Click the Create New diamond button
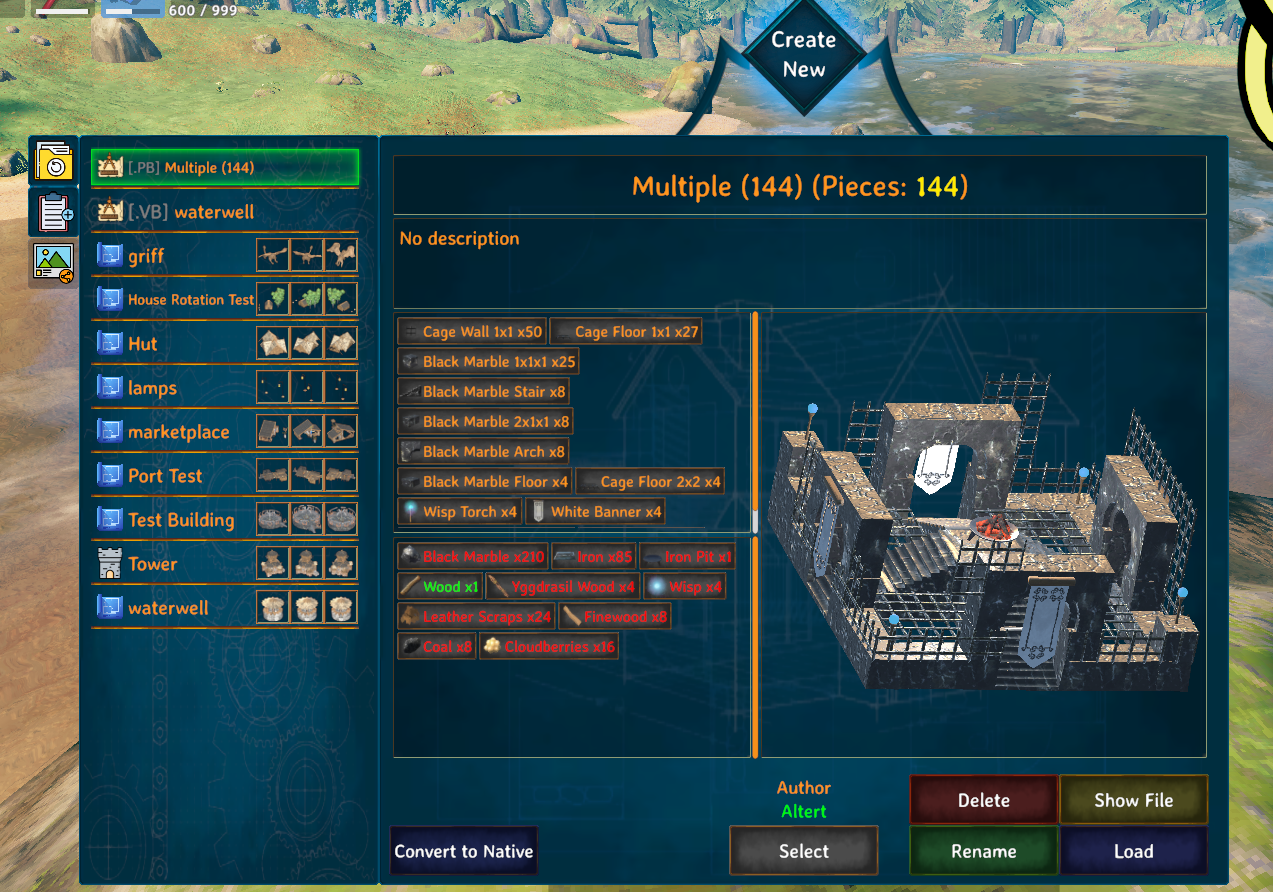 (x=803, y=55)
